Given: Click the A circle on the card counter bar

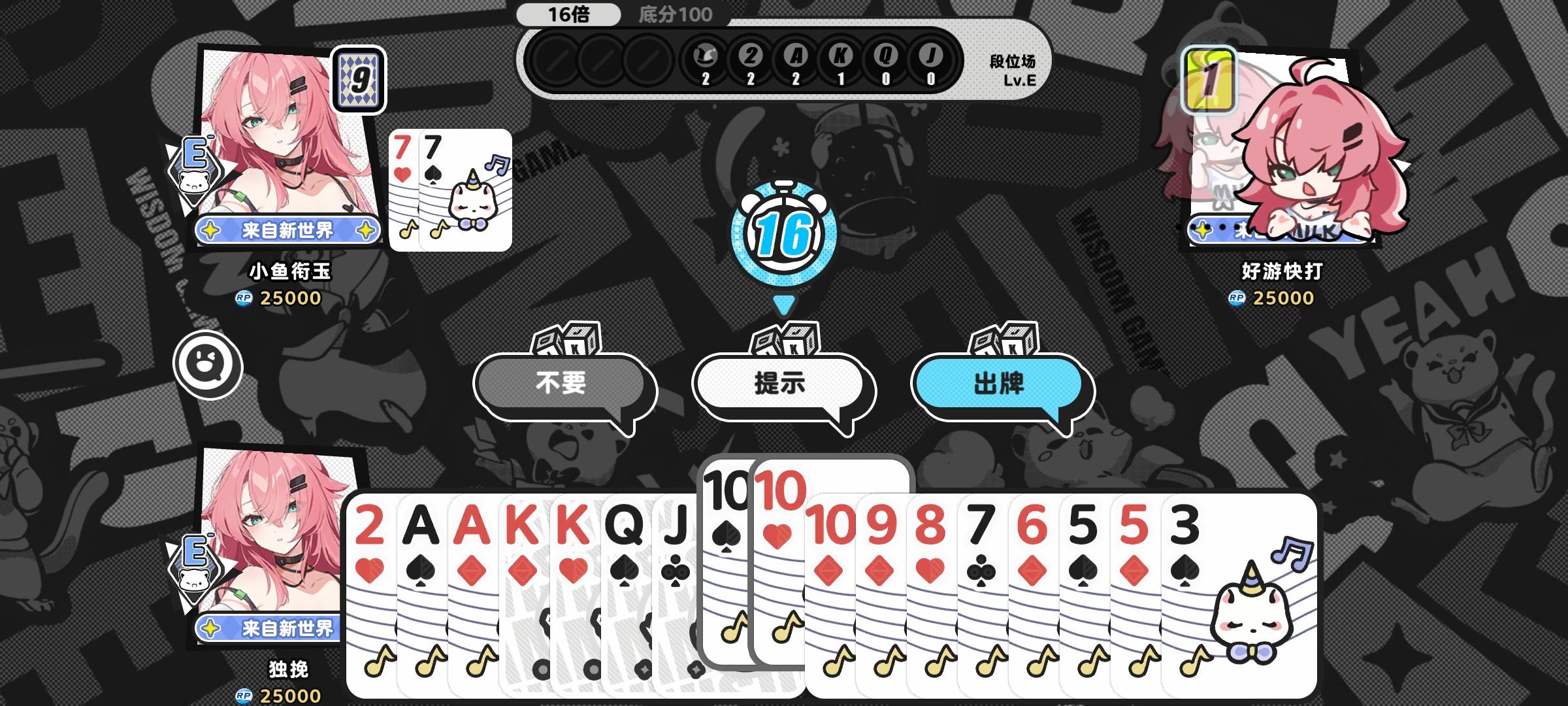Looking at the screenshot, I should click(x=796, y=59).
